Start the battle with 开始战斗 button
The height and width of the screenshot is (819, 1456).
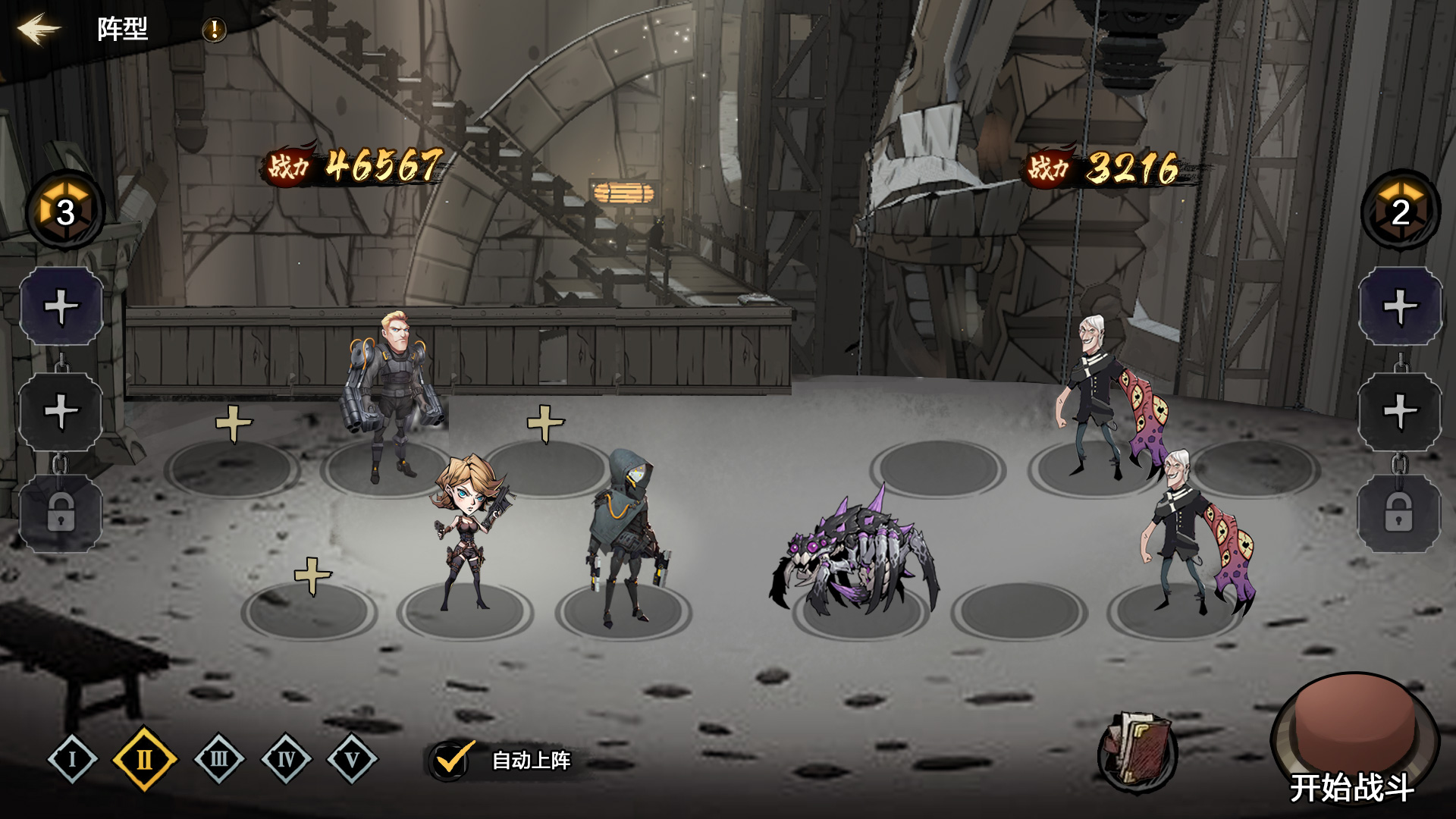coord(1353,743)
